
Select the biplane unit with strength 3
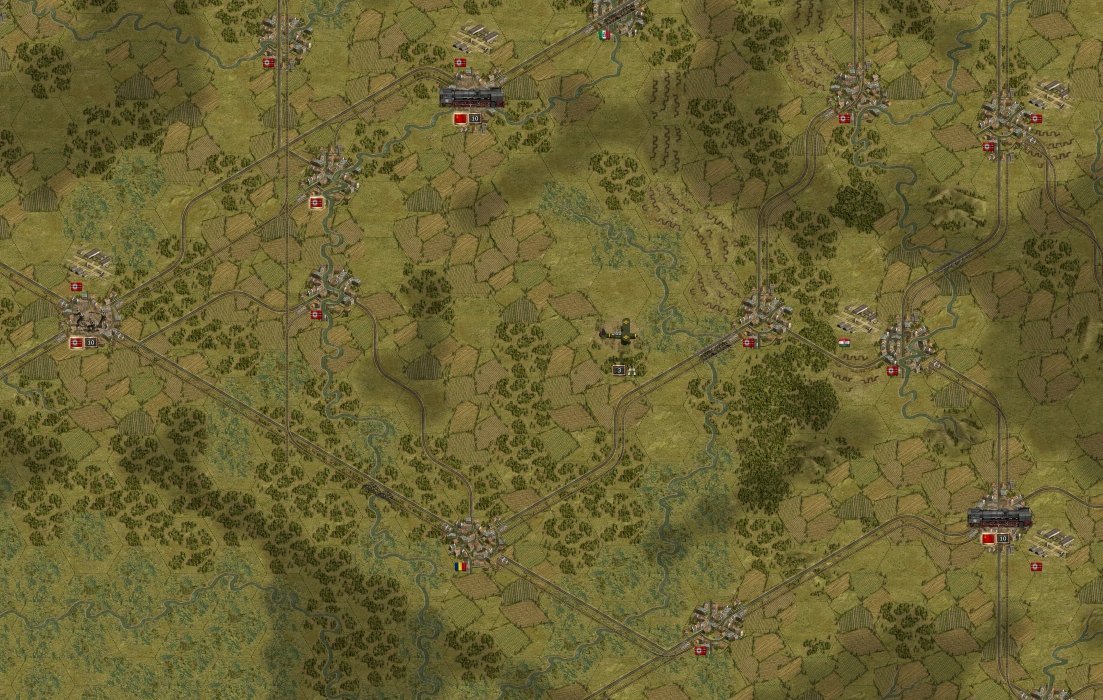point(621,335)
